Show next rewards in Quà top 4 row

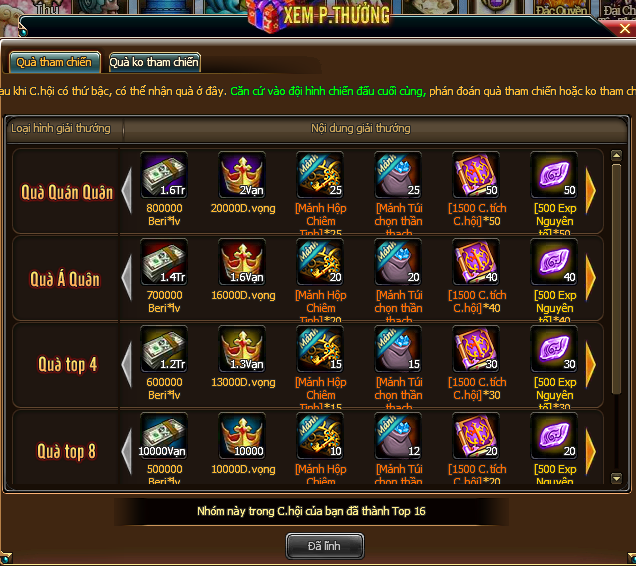click(x=591, y=364)
